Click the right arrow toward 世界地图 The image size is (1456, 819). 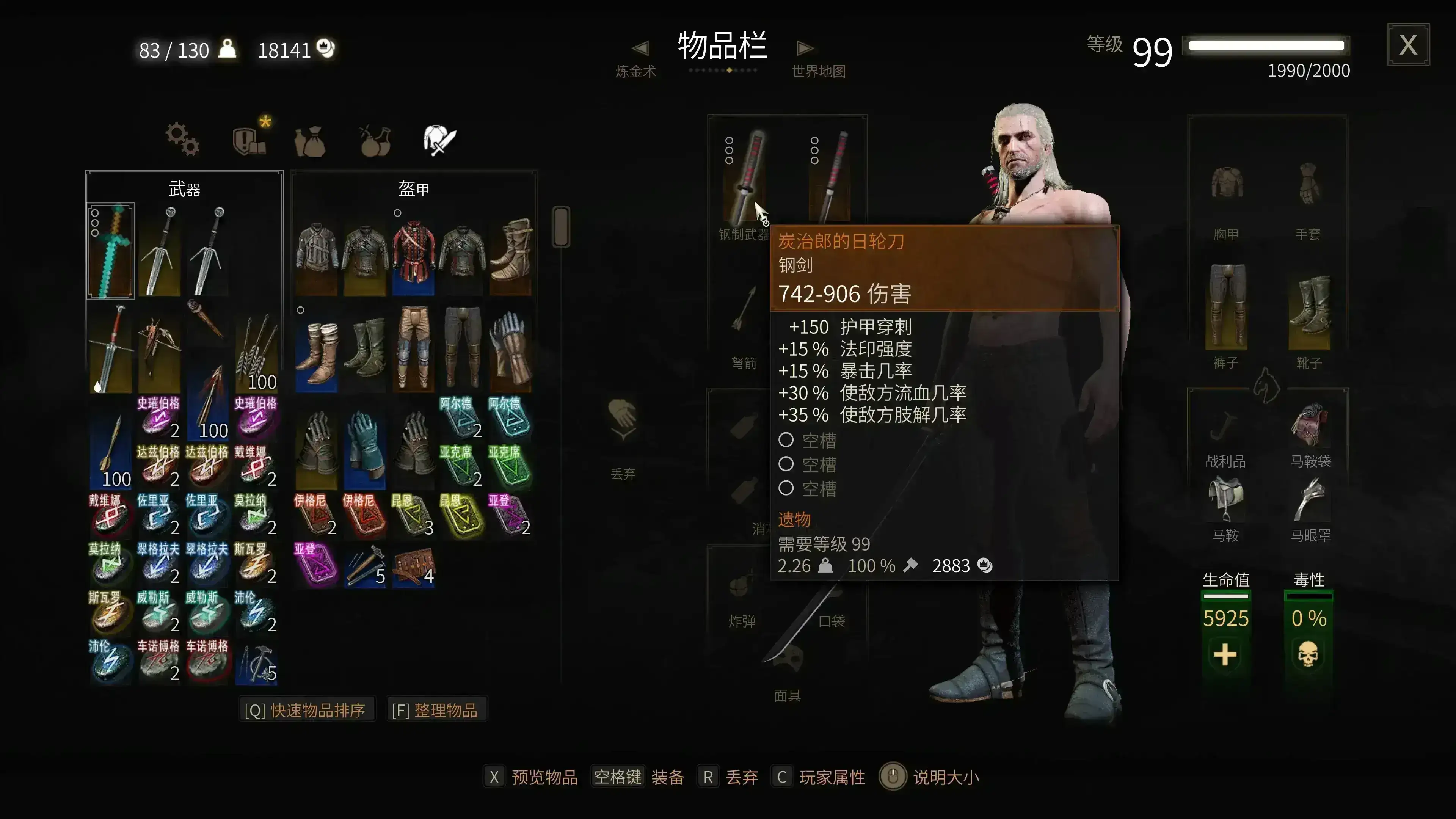coord(805,47)
